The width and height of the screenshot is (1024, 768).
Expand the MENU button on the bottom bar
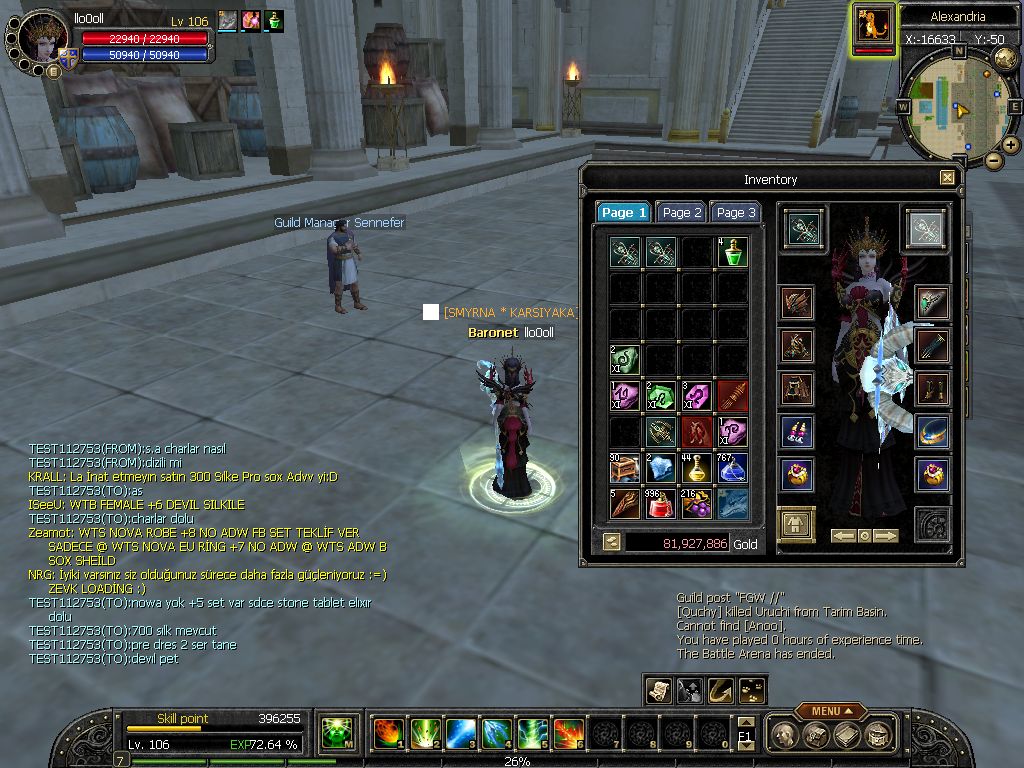830,711
